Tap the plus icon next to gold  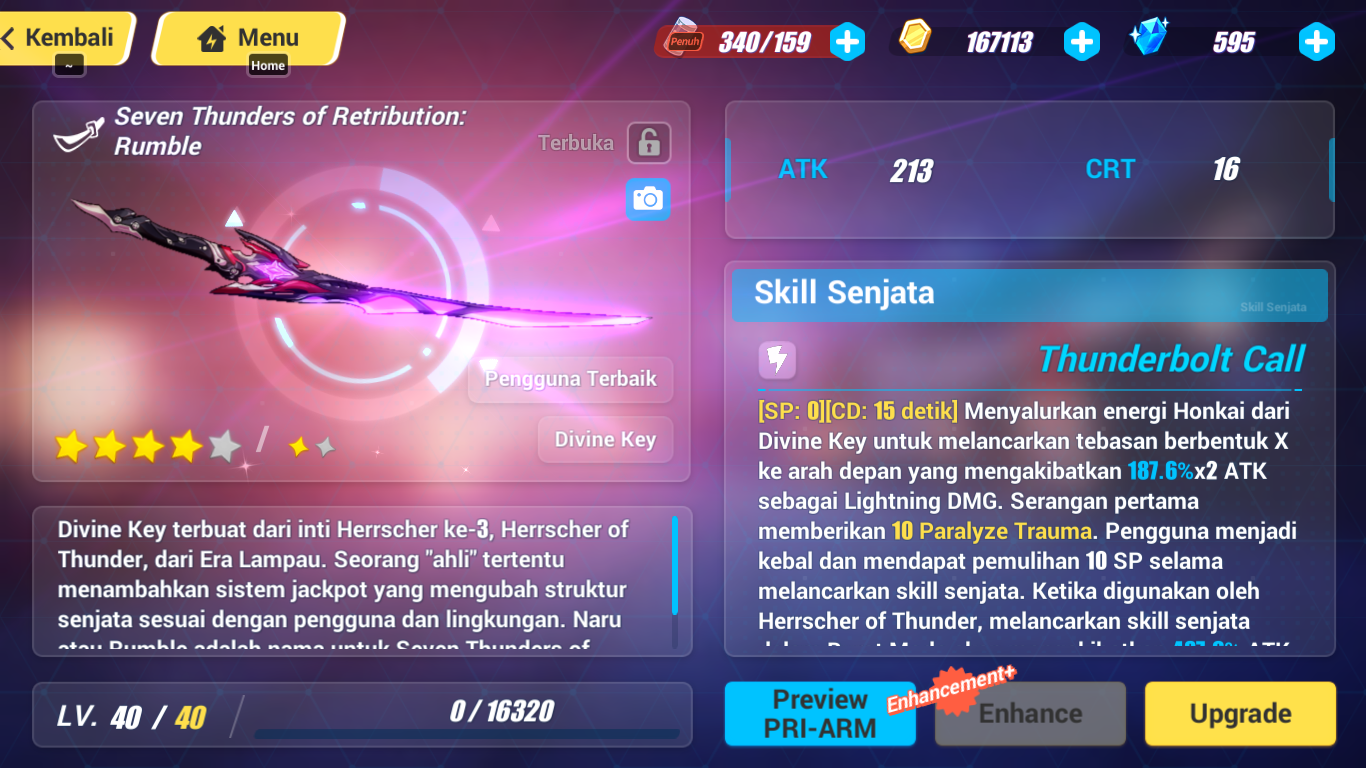[x=1082, y=42]
